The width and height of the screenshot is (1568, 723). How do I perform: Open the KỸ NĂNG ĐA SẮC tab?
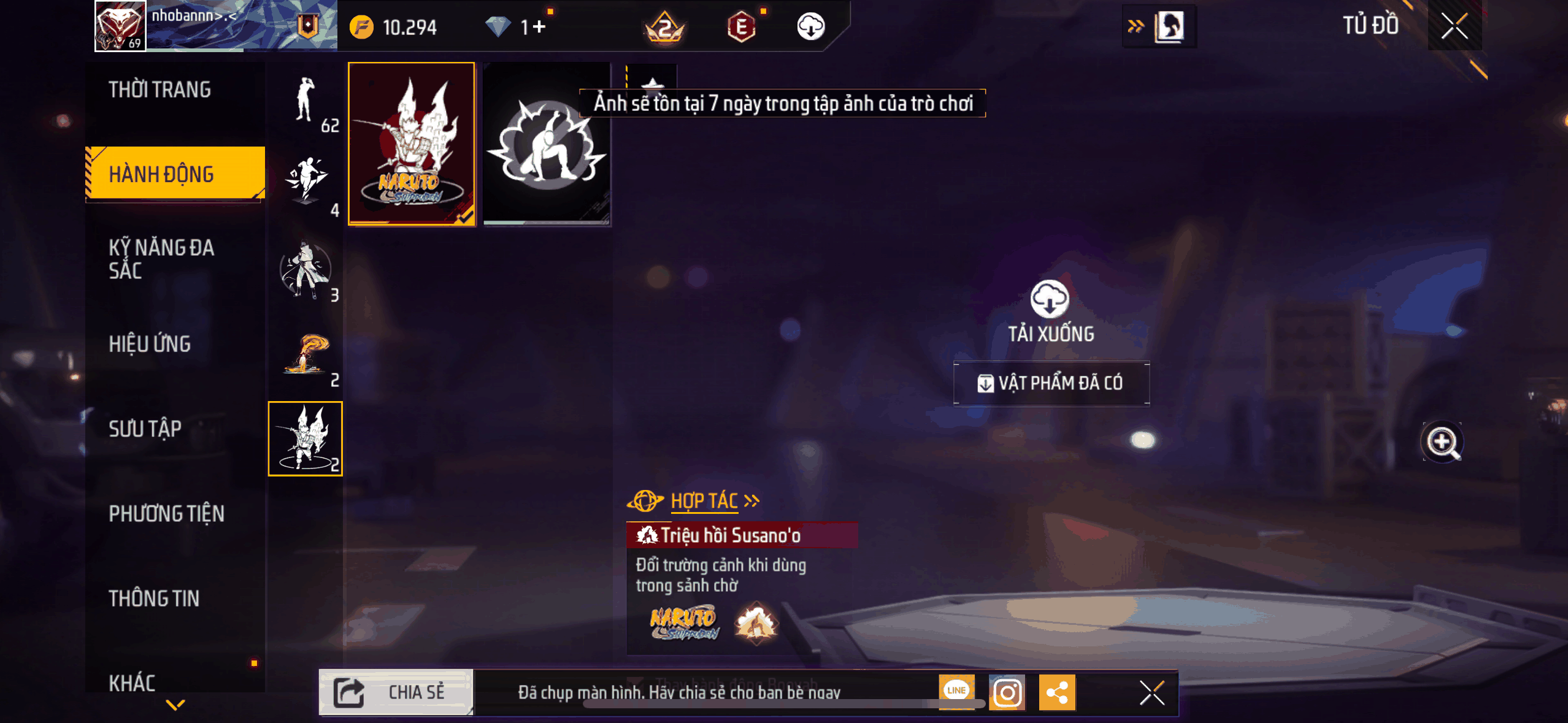(x=162, y=259)
